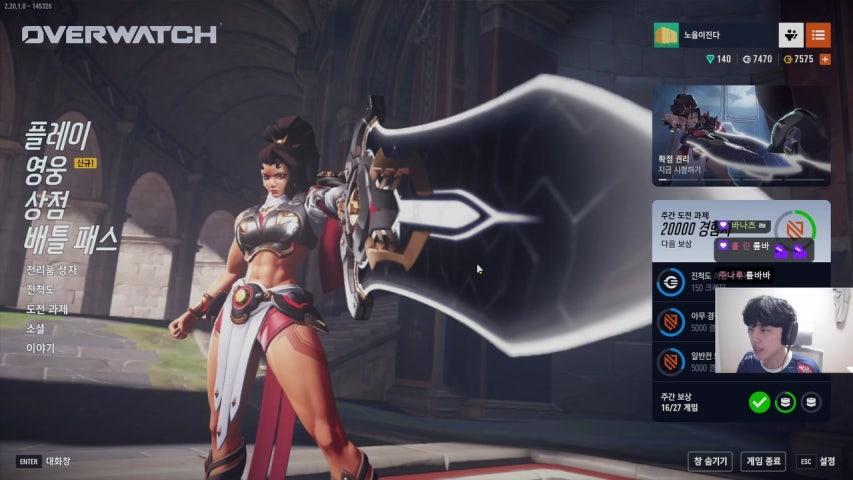
Task: Open the group finder icon button
Action: click(791, 35)
